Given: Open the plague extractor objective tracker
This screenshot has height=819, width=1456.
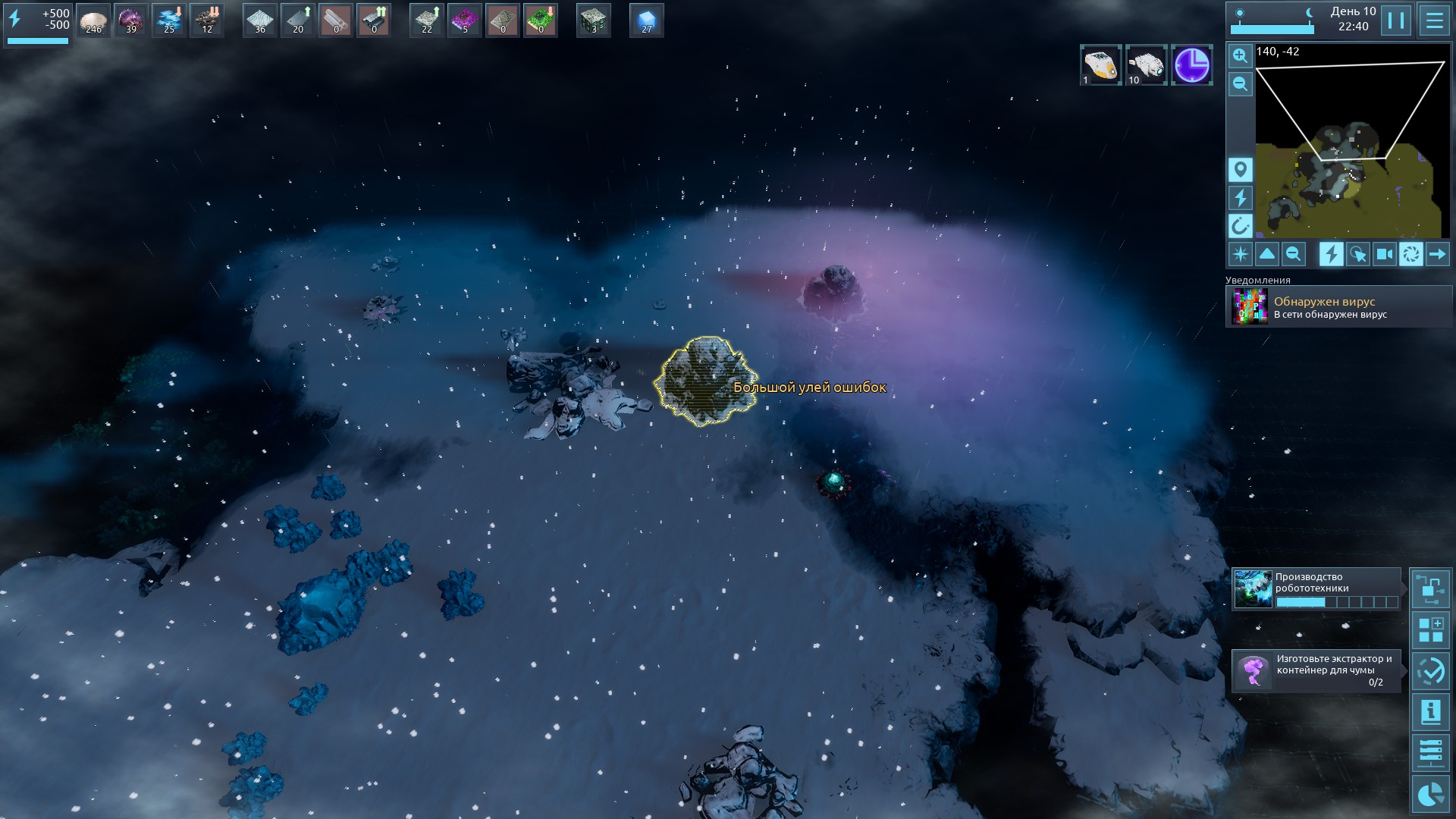Looking at the screenshot, I should (1316, 670).
